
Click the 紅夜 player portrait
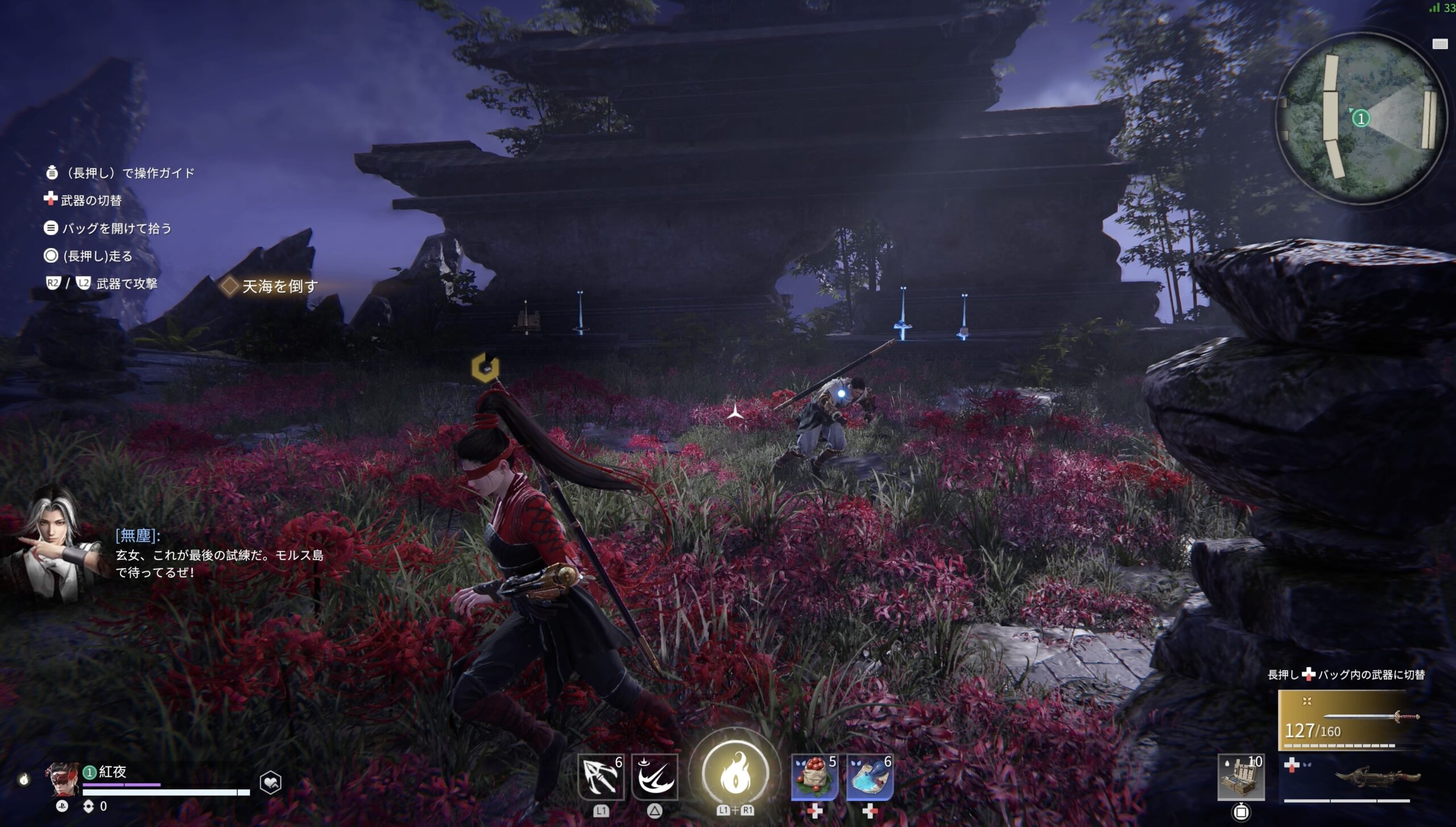point(63,779)
